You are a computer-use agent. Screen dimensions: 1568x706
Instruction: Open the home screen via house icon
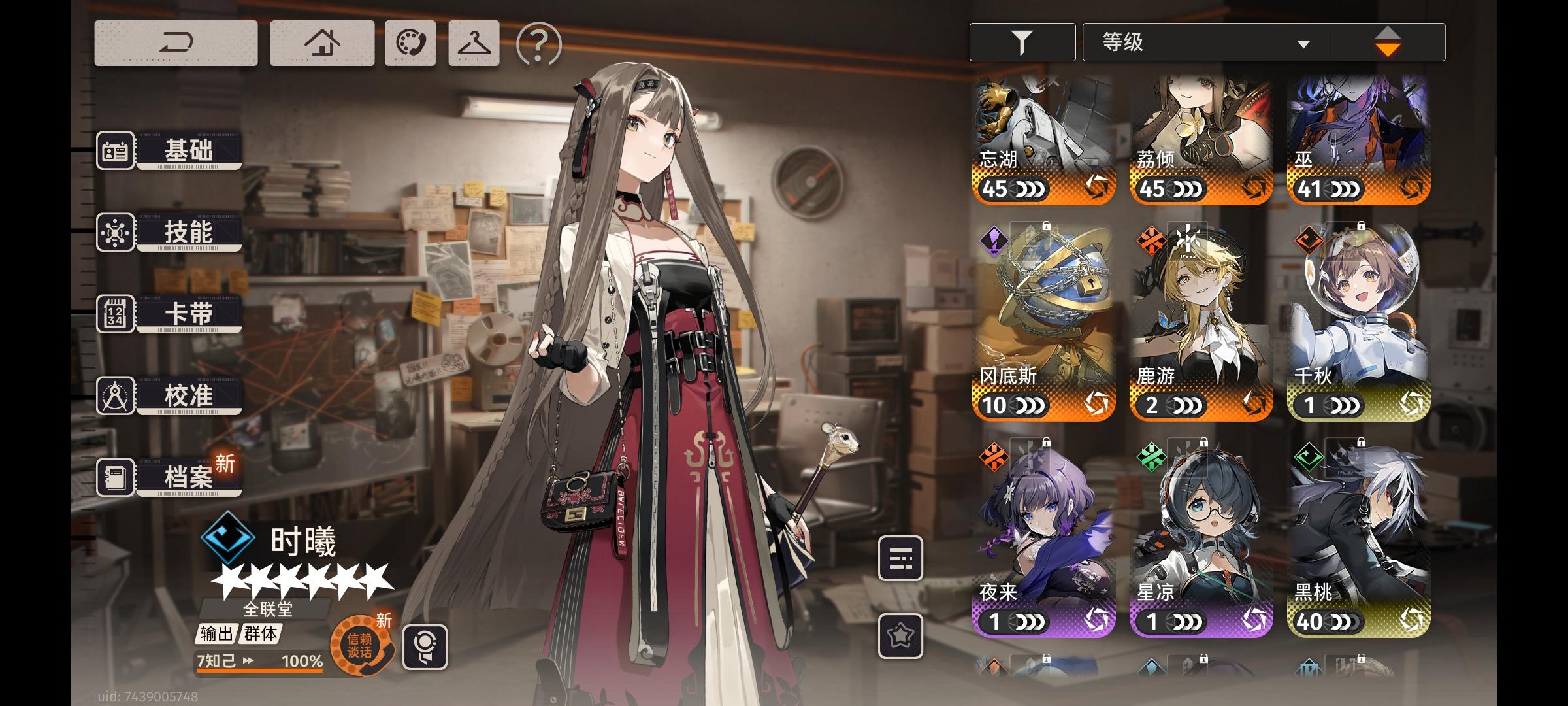(321, 42)
